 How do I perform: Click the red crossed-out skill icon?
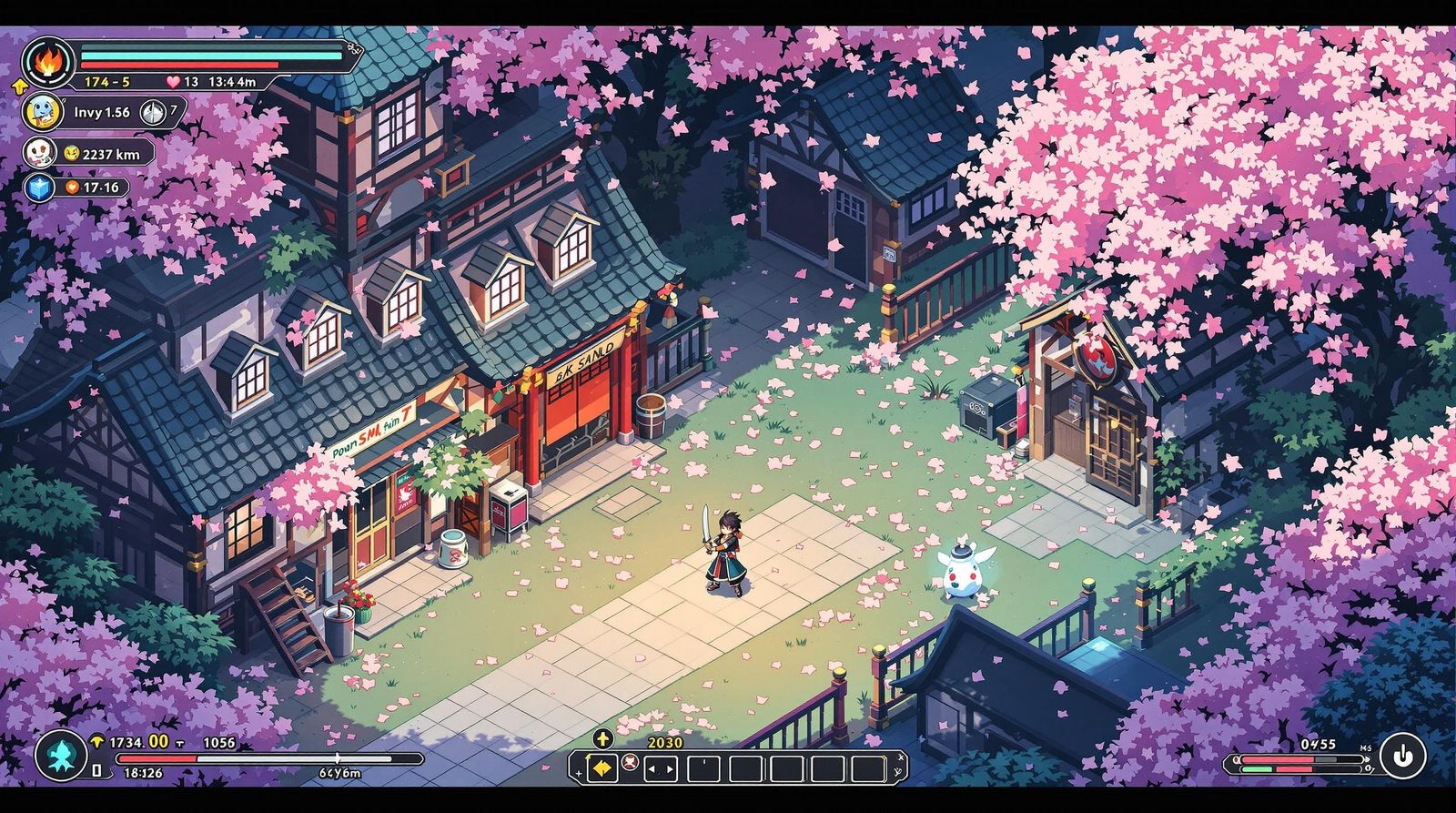(630, 764)
